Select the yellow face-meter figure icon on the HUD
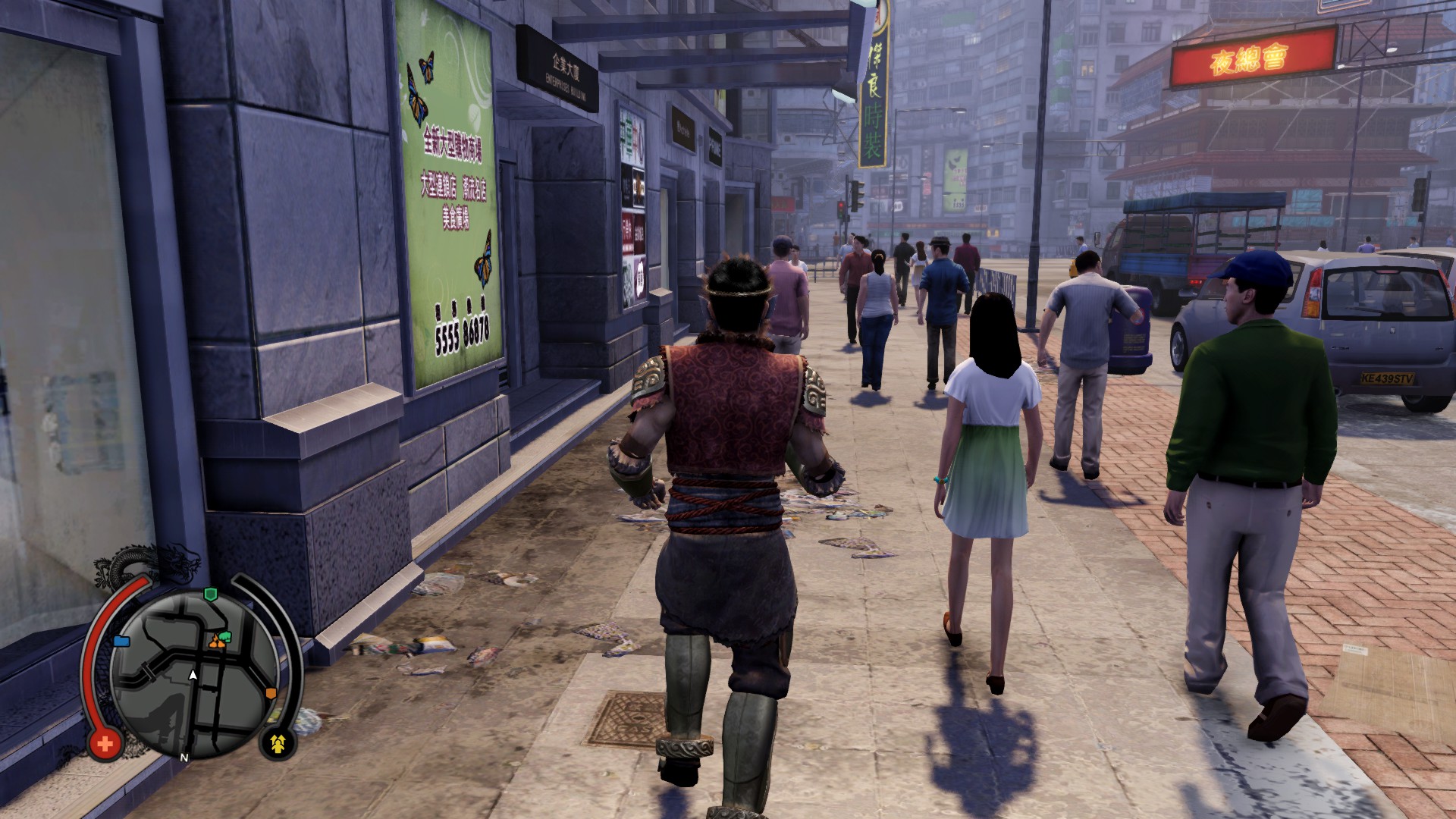 (278, 743)
